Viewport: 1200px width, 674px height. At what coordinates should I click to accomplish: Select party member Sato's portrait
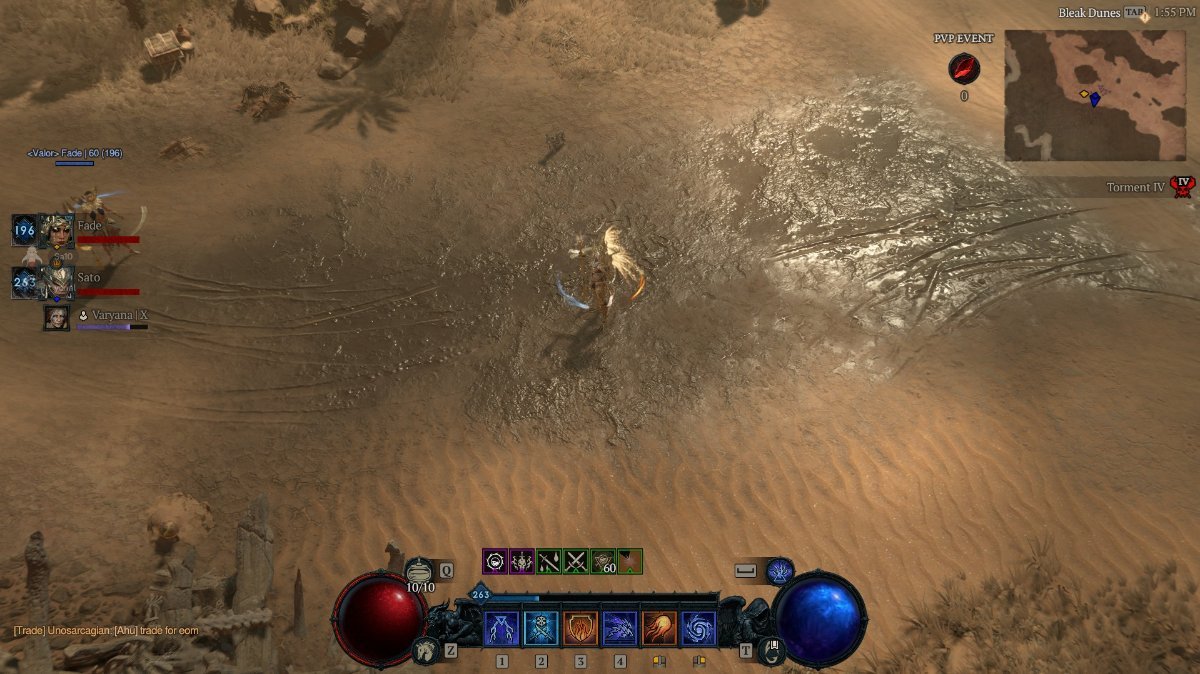(56, 283)
